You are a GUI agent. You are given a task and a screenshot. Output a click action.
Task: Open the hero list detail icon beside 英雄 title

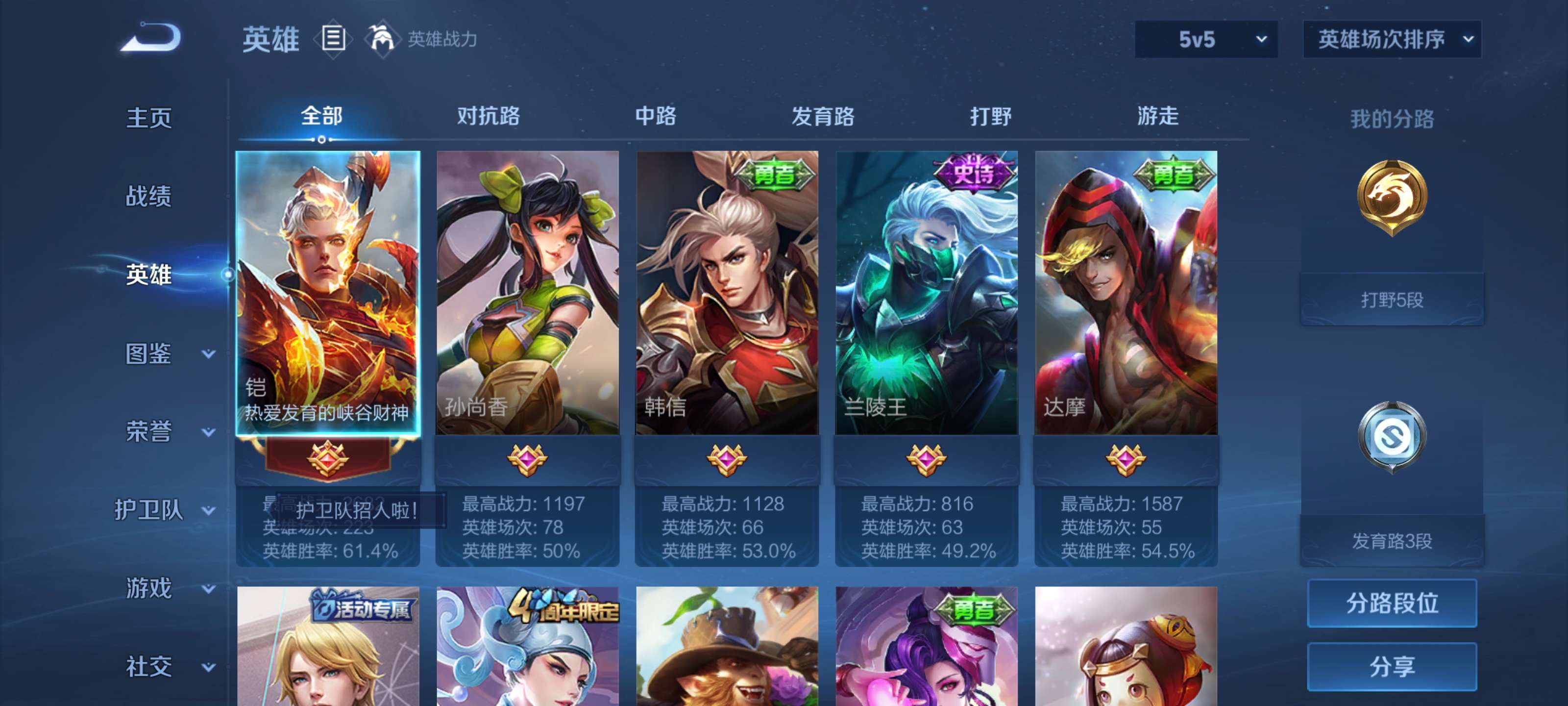[331, 40]
